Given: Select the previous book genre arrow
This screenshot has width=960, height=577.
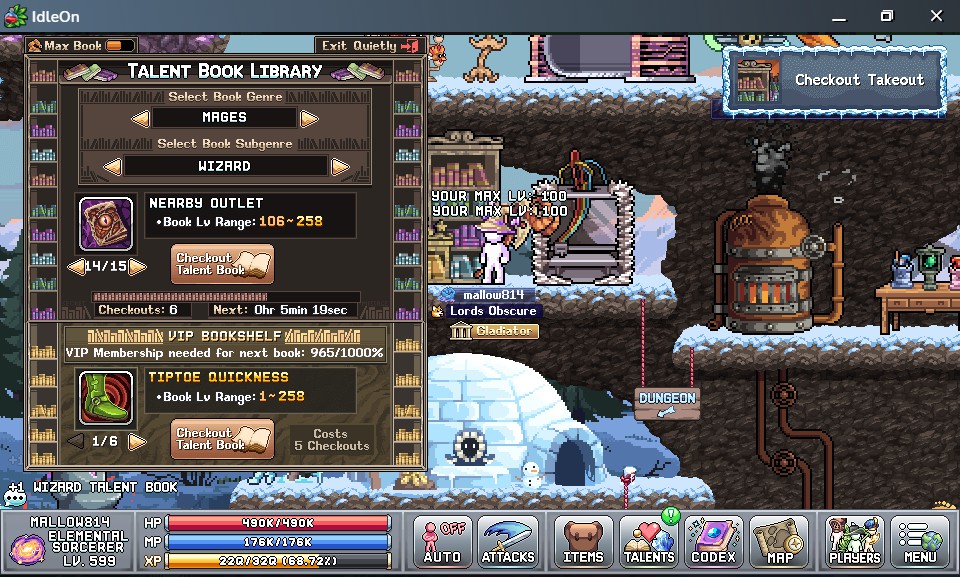Looking at the screenshot, I should (x=141, y=118).
